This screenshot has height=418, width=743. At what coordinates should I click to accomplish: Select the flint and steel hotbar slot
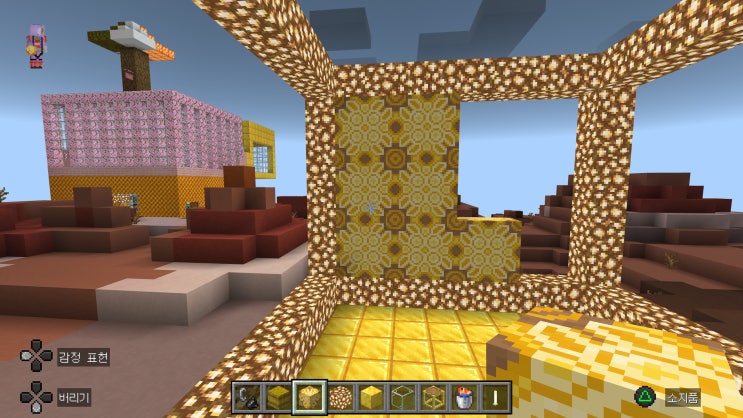tap(246, 397)
